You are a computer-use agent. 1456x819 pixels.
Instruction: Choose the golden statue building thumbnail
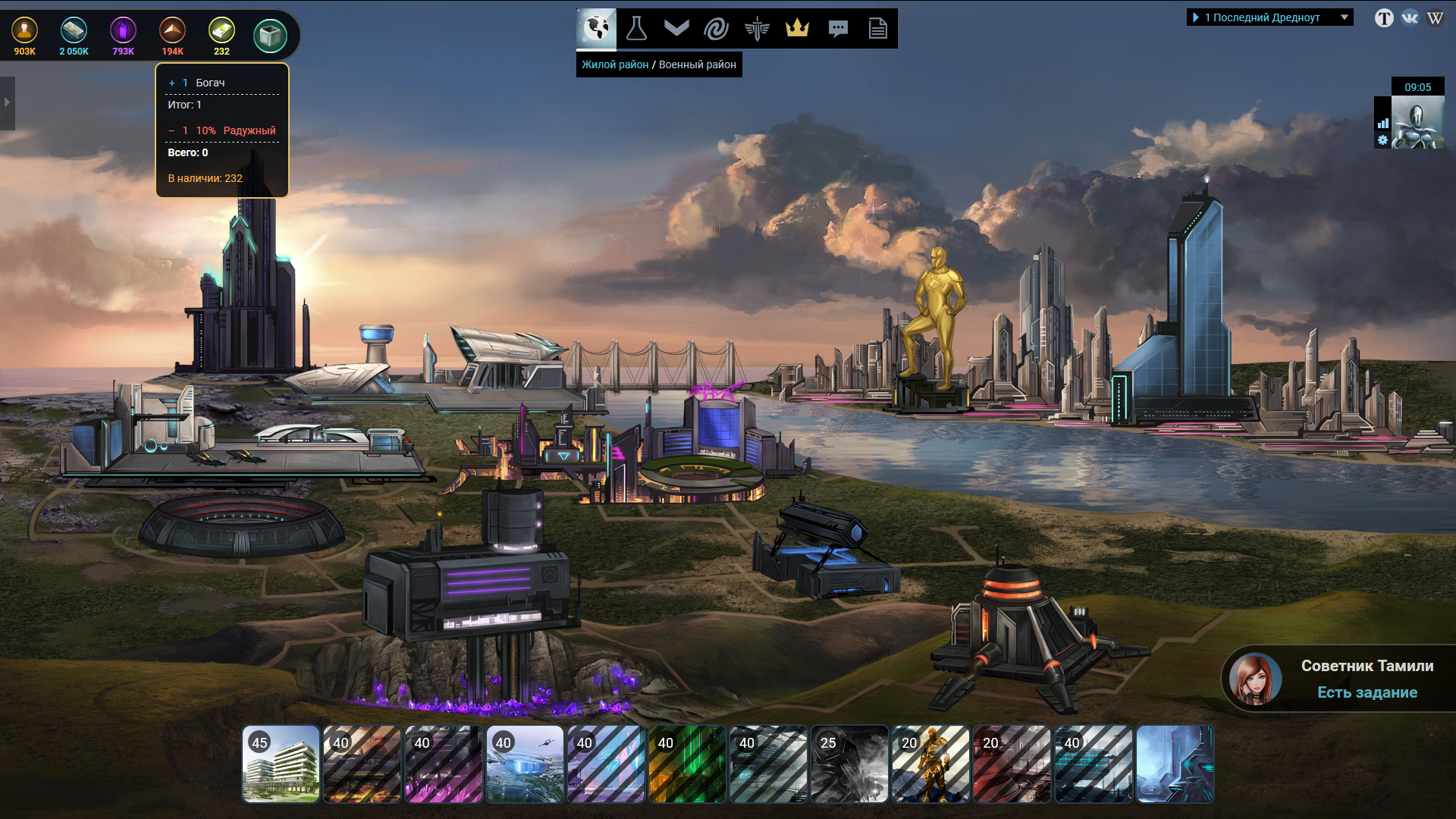pyautogui.click(x=930, y=764)
